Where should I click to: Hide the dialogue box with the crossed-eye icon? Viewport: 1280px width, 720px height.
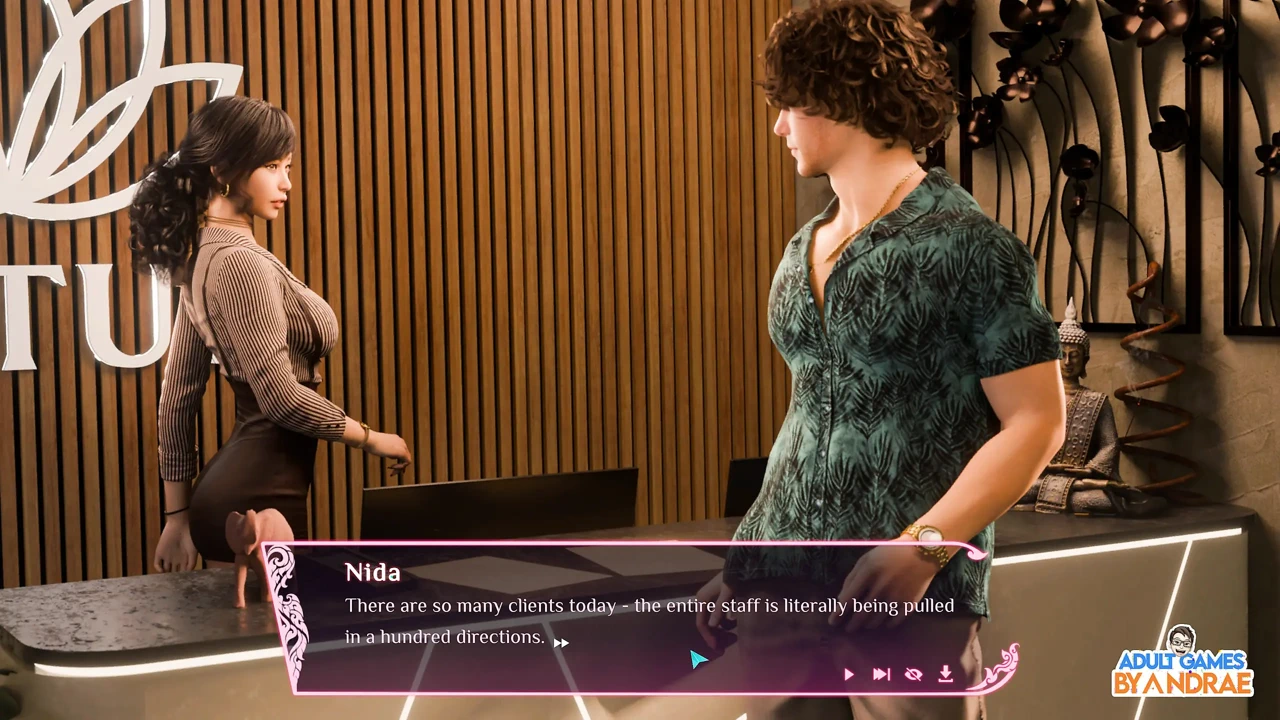[913, 675]
